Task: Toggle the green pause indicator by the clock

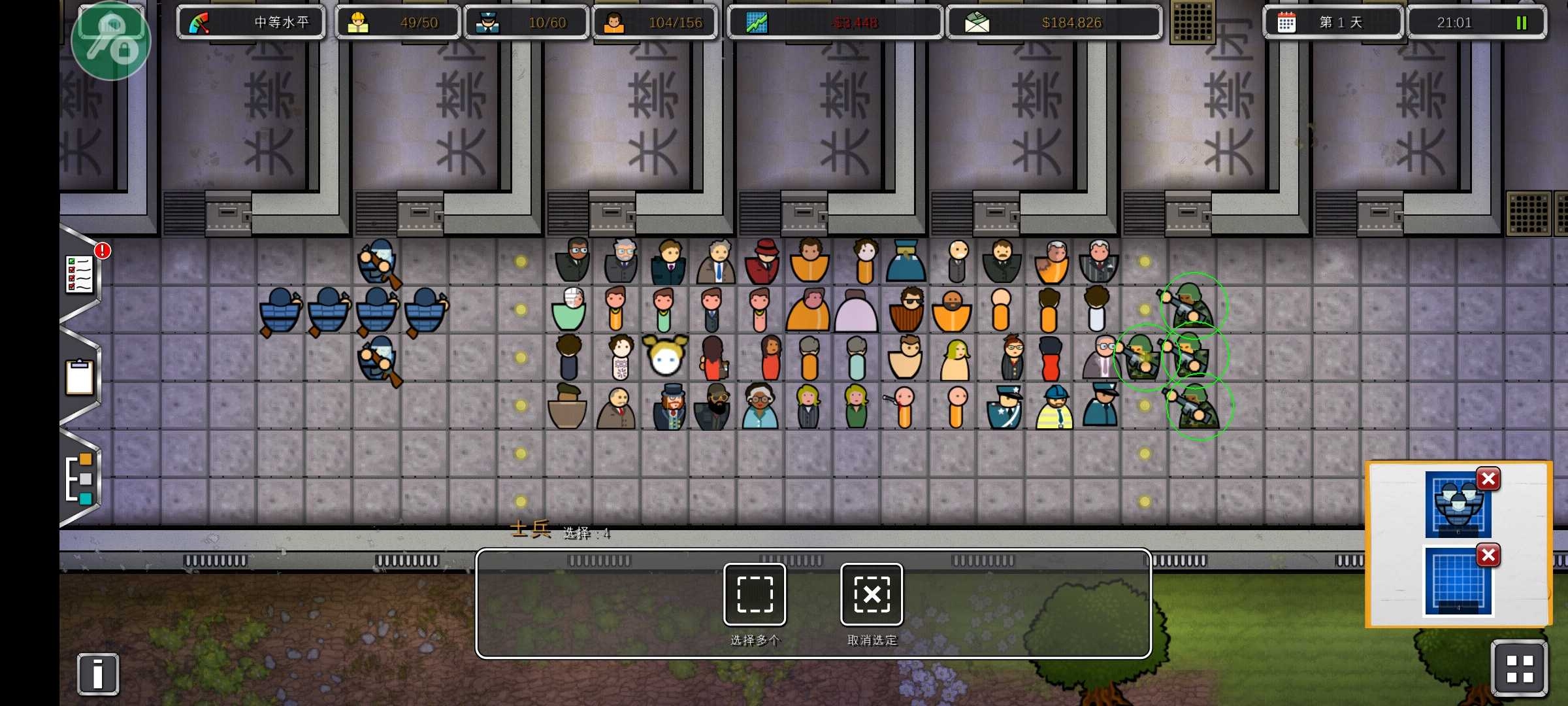Action: [x=1521, y=23]
